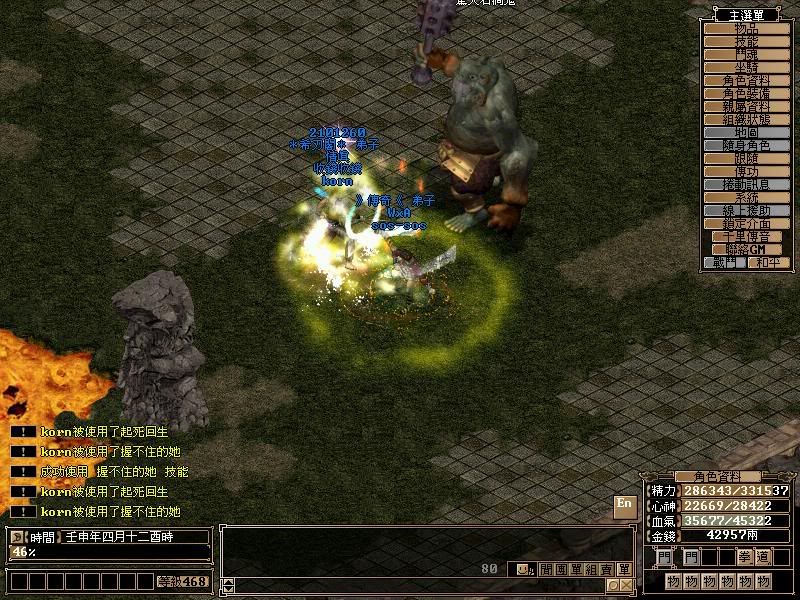Switch to 戰鬥 combat mode
This screenshot has width=800, height=600.
[x=725, y=262]
